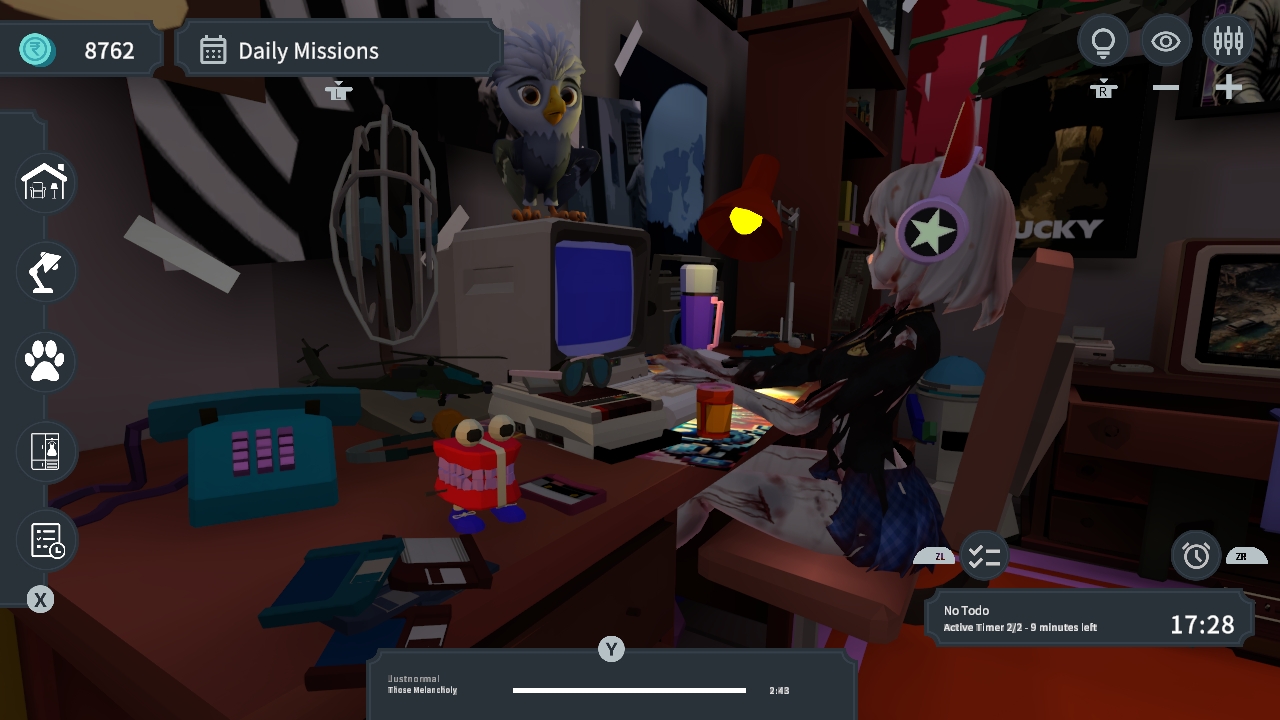Viewport: 1280px width, 720px height.
Task: Toggle the ZR focus timer clock
Action: click(1196, 556)
